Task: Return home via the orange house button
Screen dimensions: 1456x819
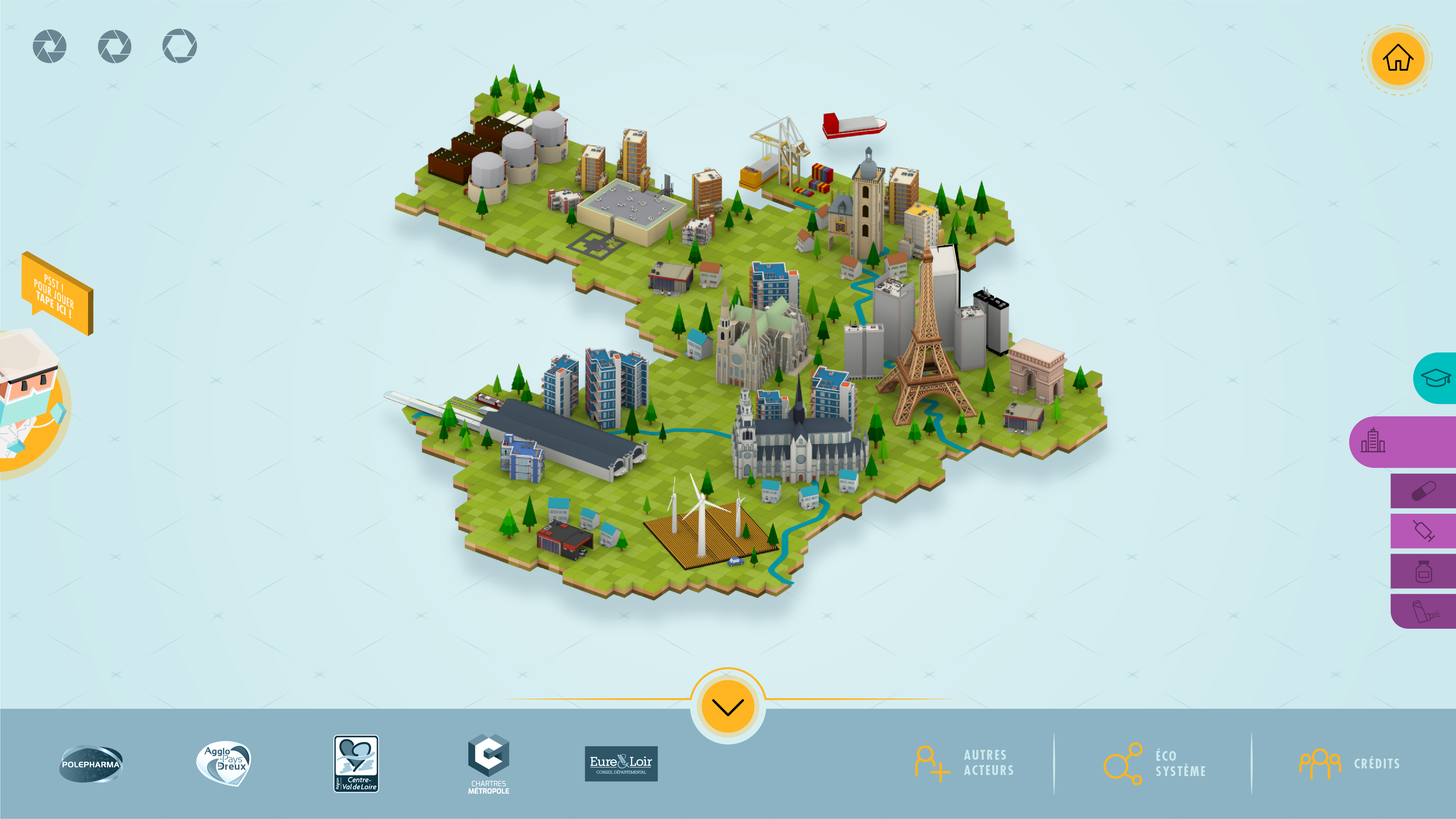Action: point(1397,58)
